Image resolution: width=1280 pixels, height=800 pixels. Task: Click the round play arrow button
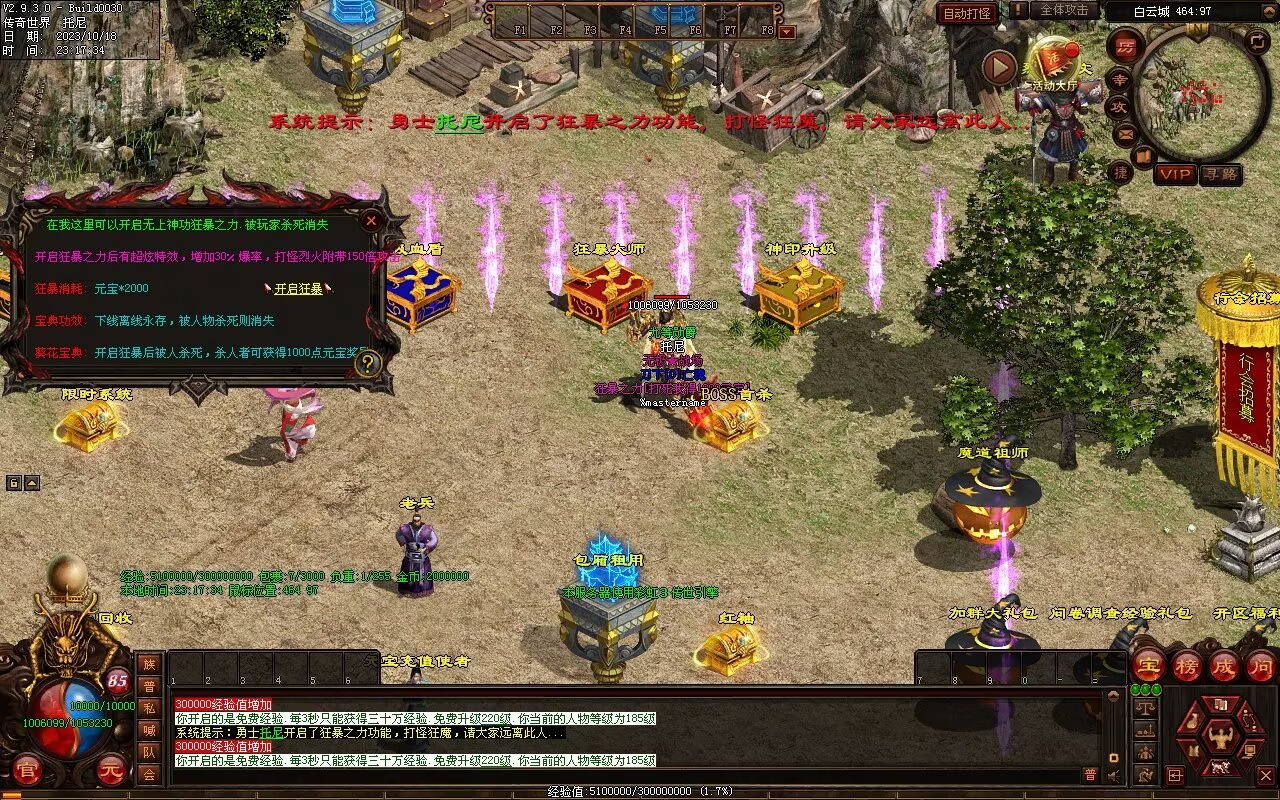[999, 68]
